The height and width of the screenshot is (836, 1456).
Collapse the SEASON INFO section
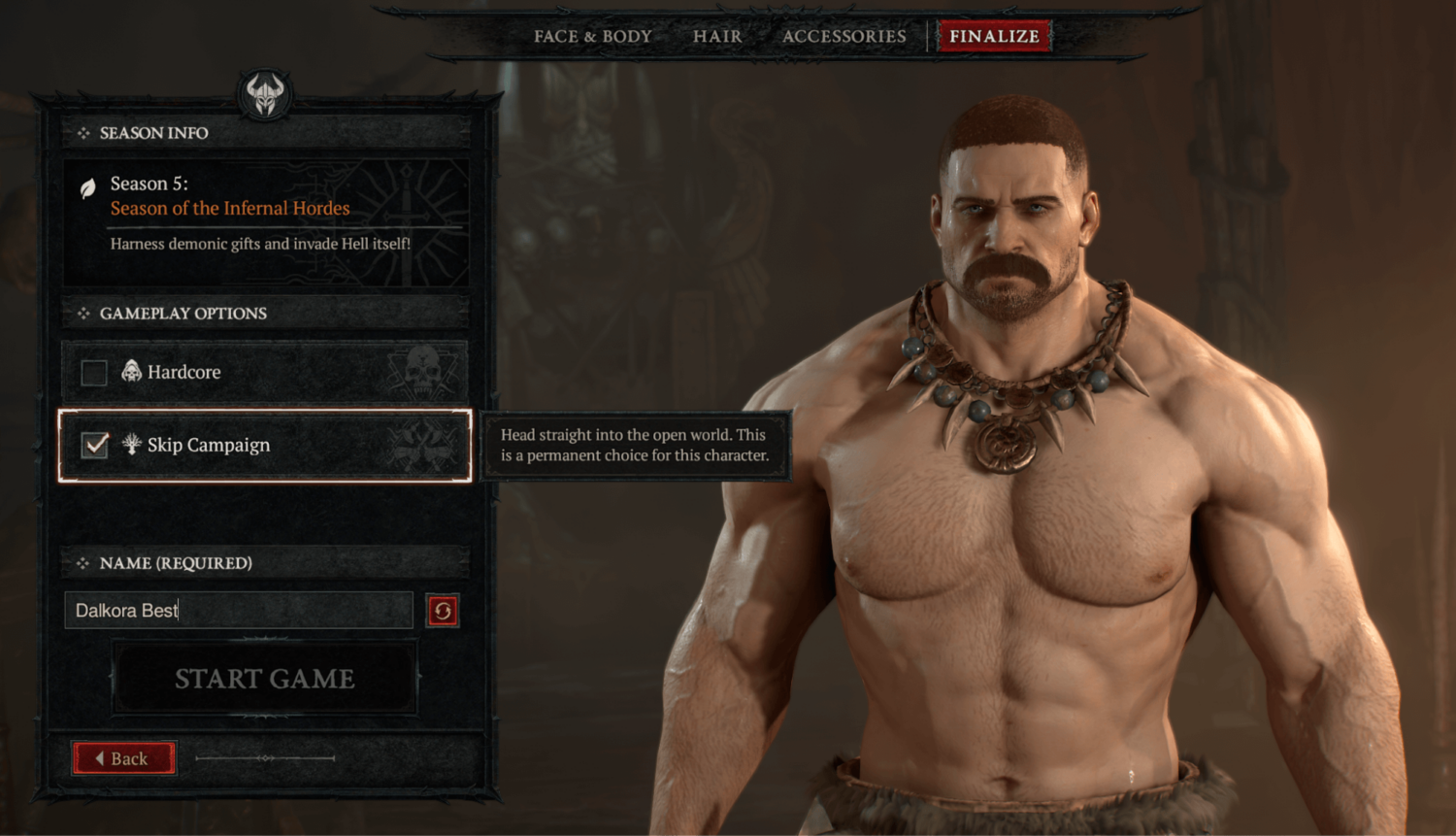(x=85, y=133)
